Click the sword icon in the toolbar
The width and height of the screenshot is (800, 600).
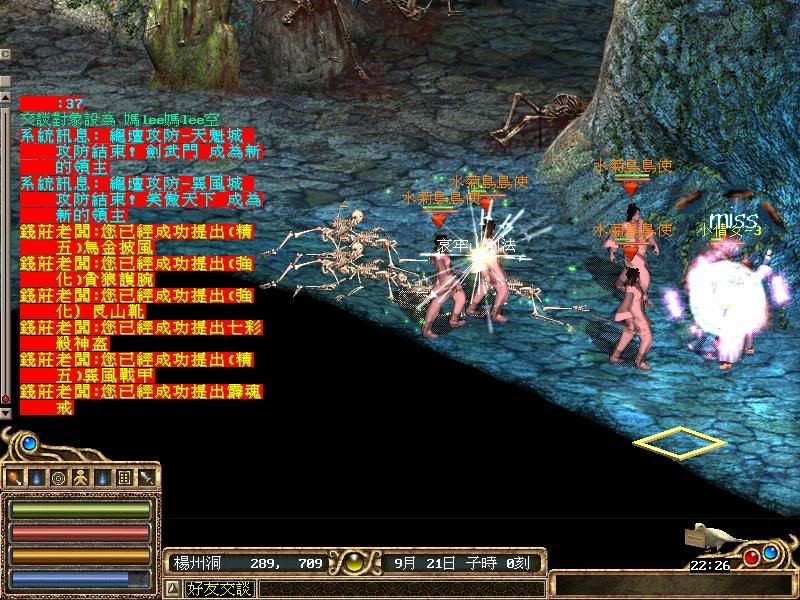point(146,477)
